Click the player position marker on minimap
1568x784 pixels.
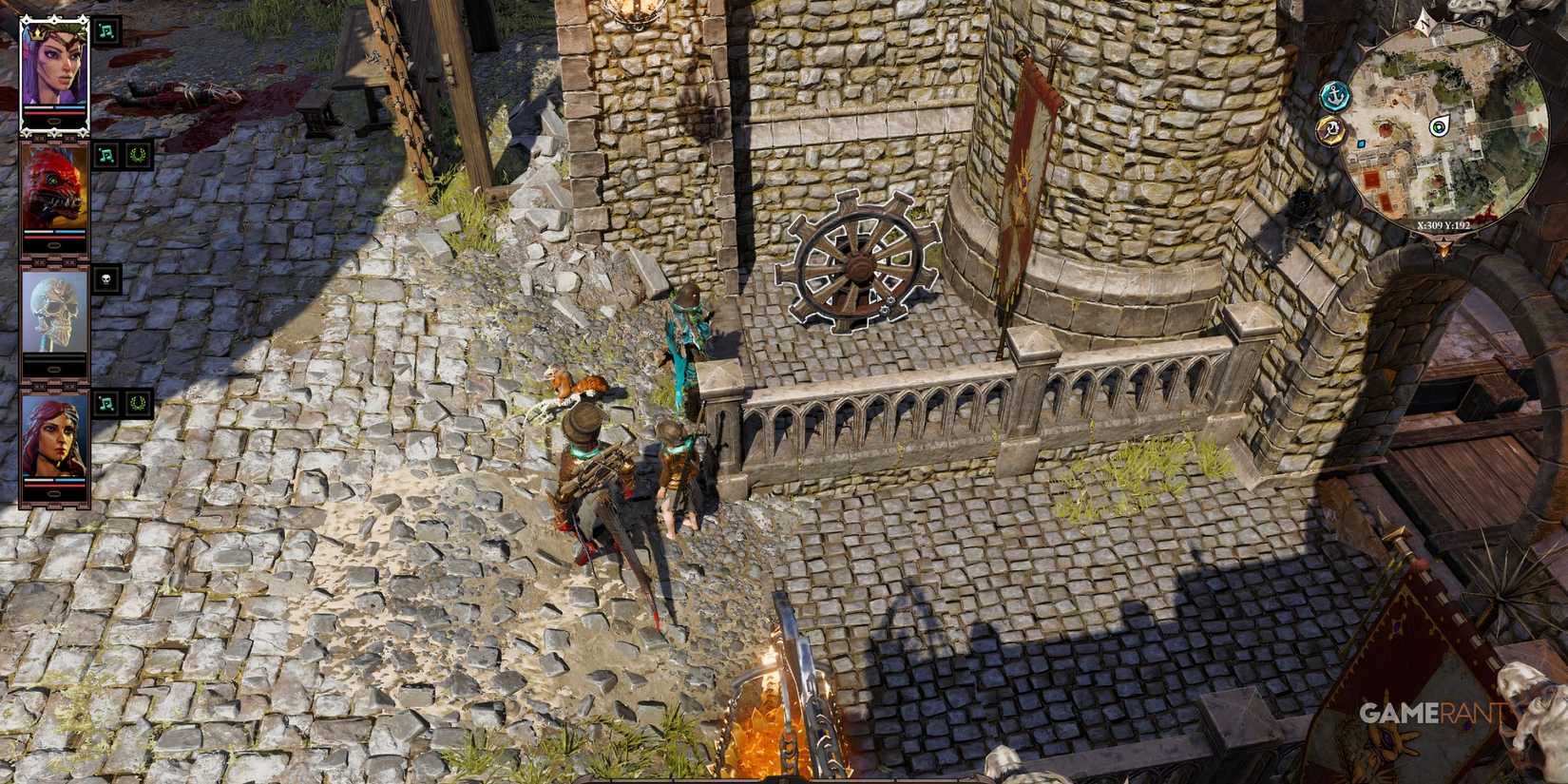point(1439,124)
